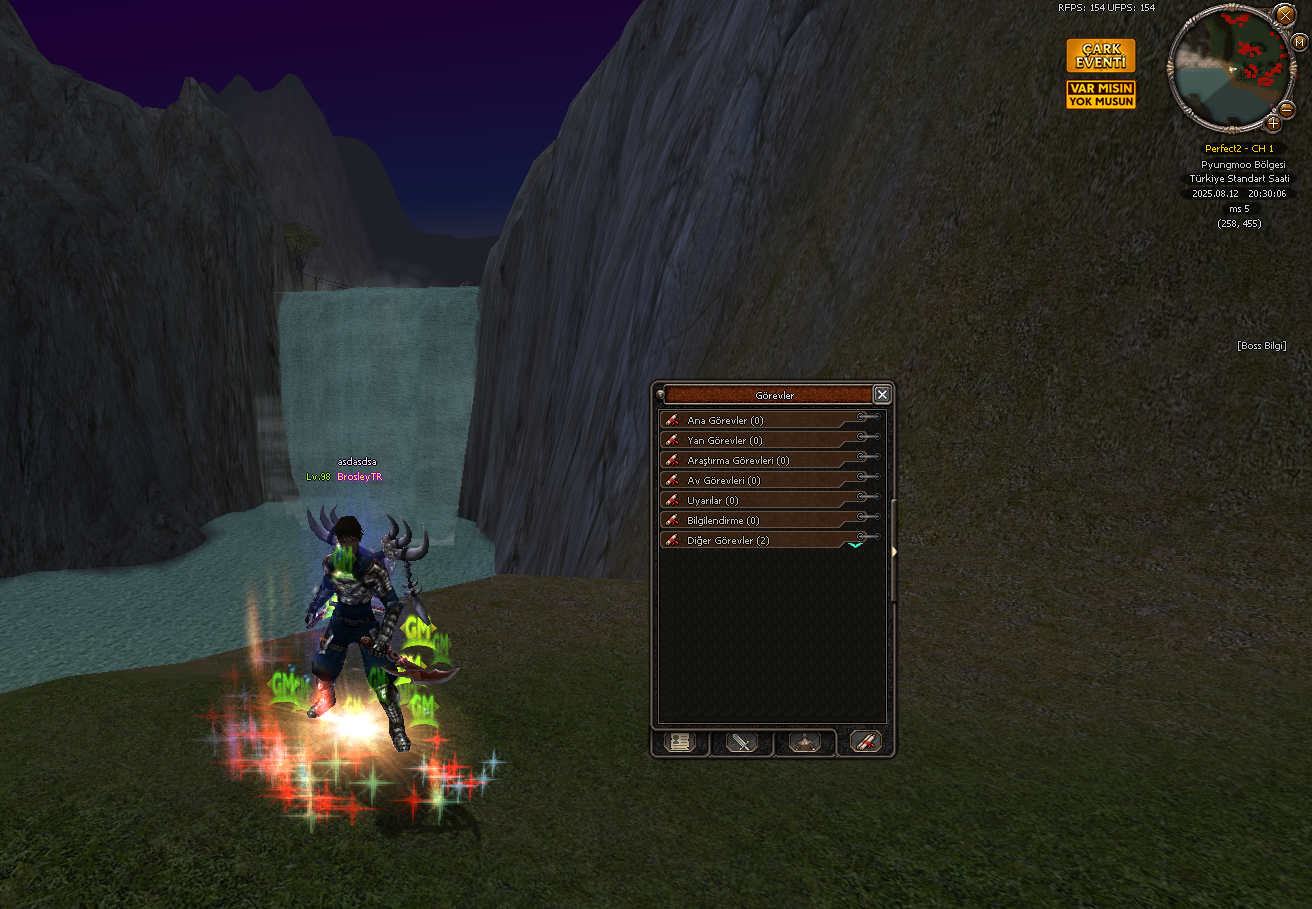This screenshot has height=909, width=1312.
Task: Open Diğer Görevler with two quests
Action: pos(760,541)
